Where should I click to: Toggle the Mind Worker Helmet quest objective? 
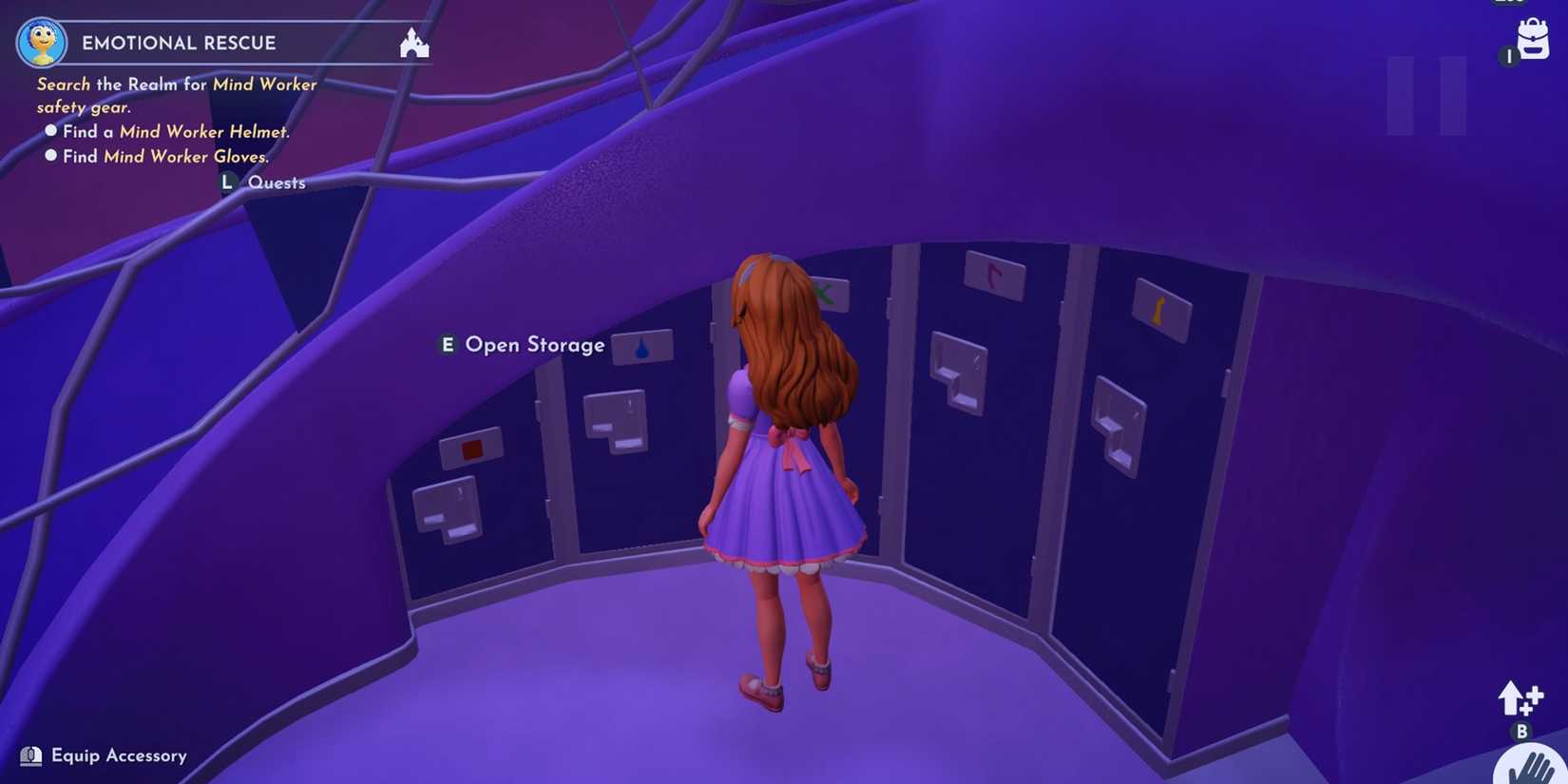(x=51, y=130)
